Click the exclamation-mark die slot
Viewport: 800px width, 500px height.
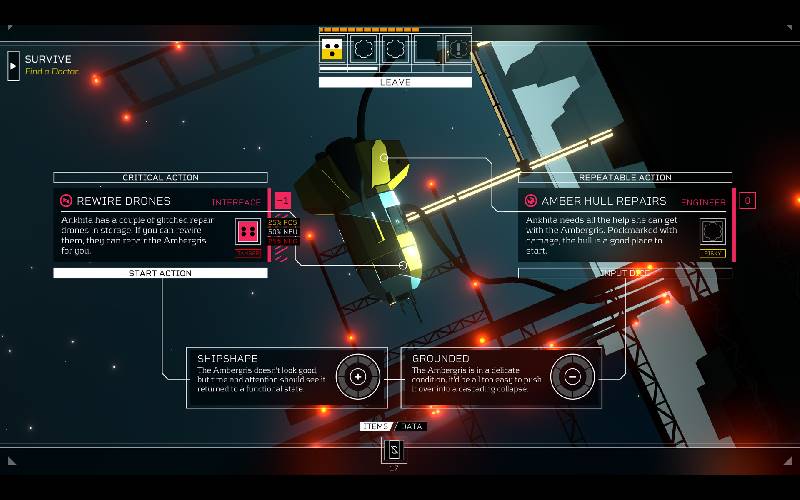pyautogui.click(x=458, y=48)
